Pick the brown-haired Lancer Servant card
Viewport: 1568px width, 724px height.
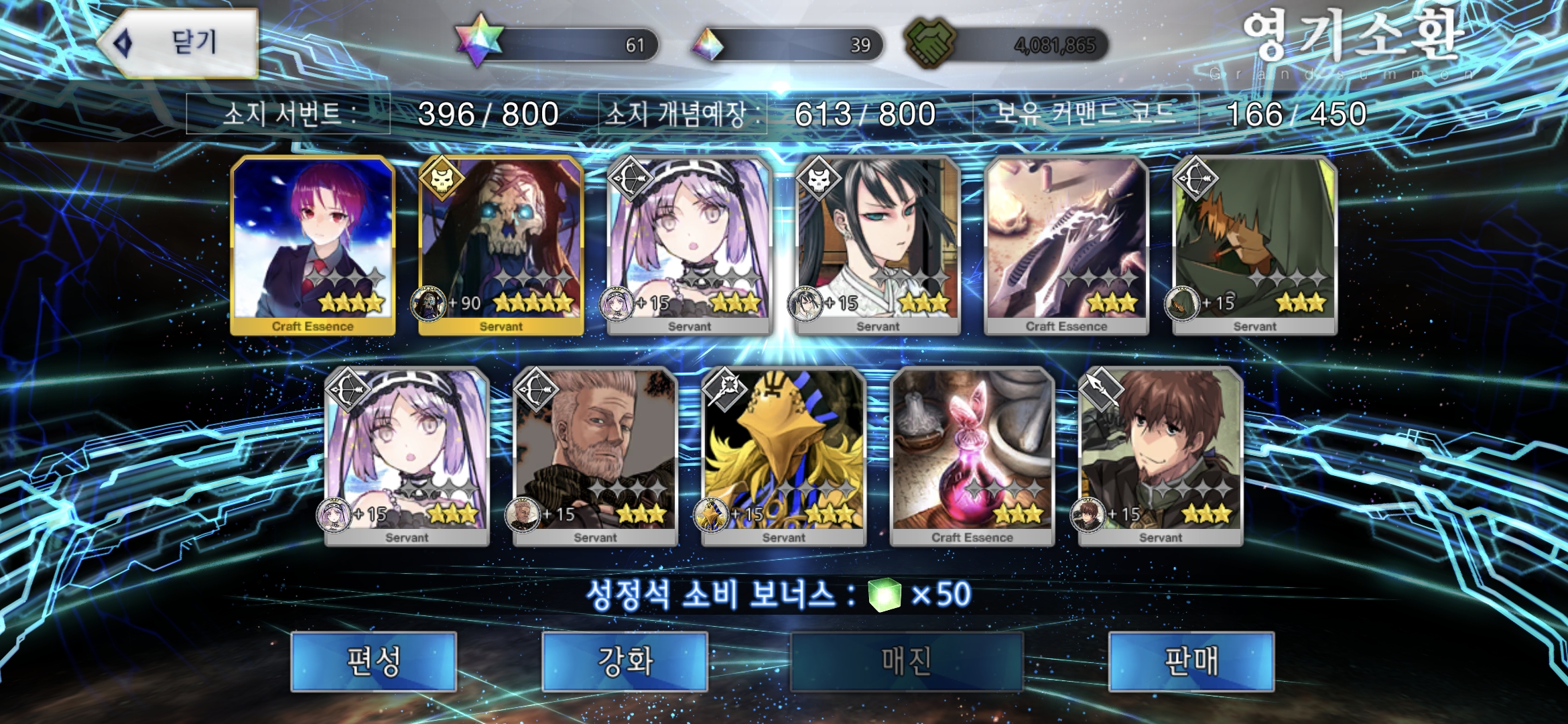pyautogui.click(x=1161, y=457)
